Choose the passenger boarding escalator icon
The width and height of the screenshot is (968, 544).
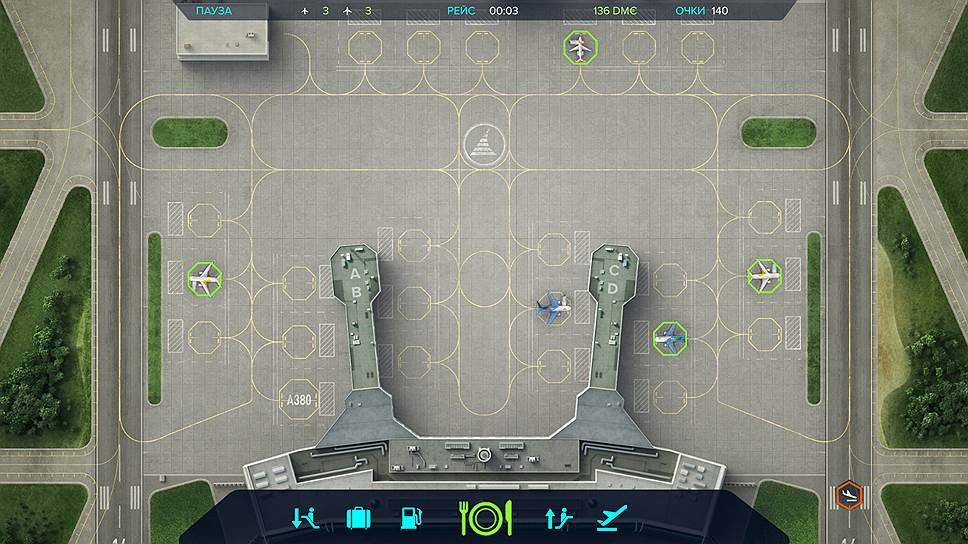pyautogui.click(x=556, y=517)
